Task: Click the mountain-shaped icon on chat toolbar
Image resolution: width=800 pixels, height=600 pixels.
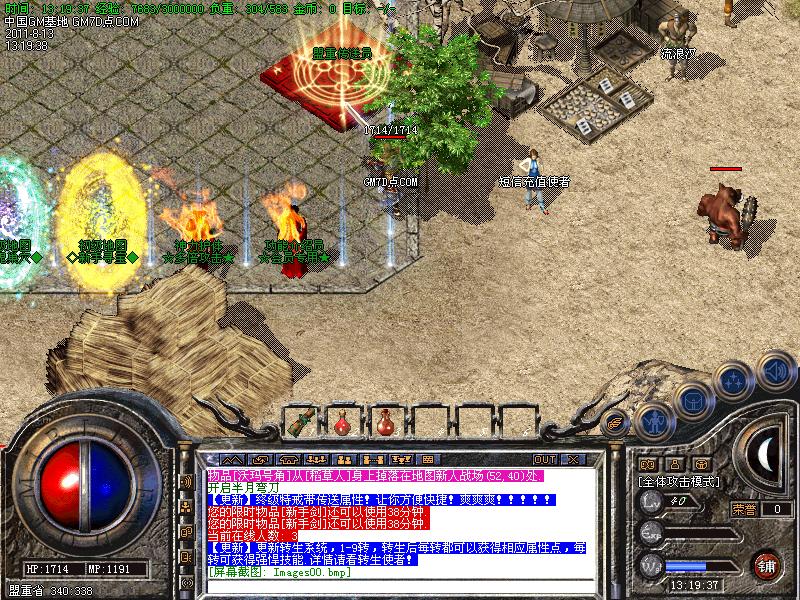Action: point(232,459)
